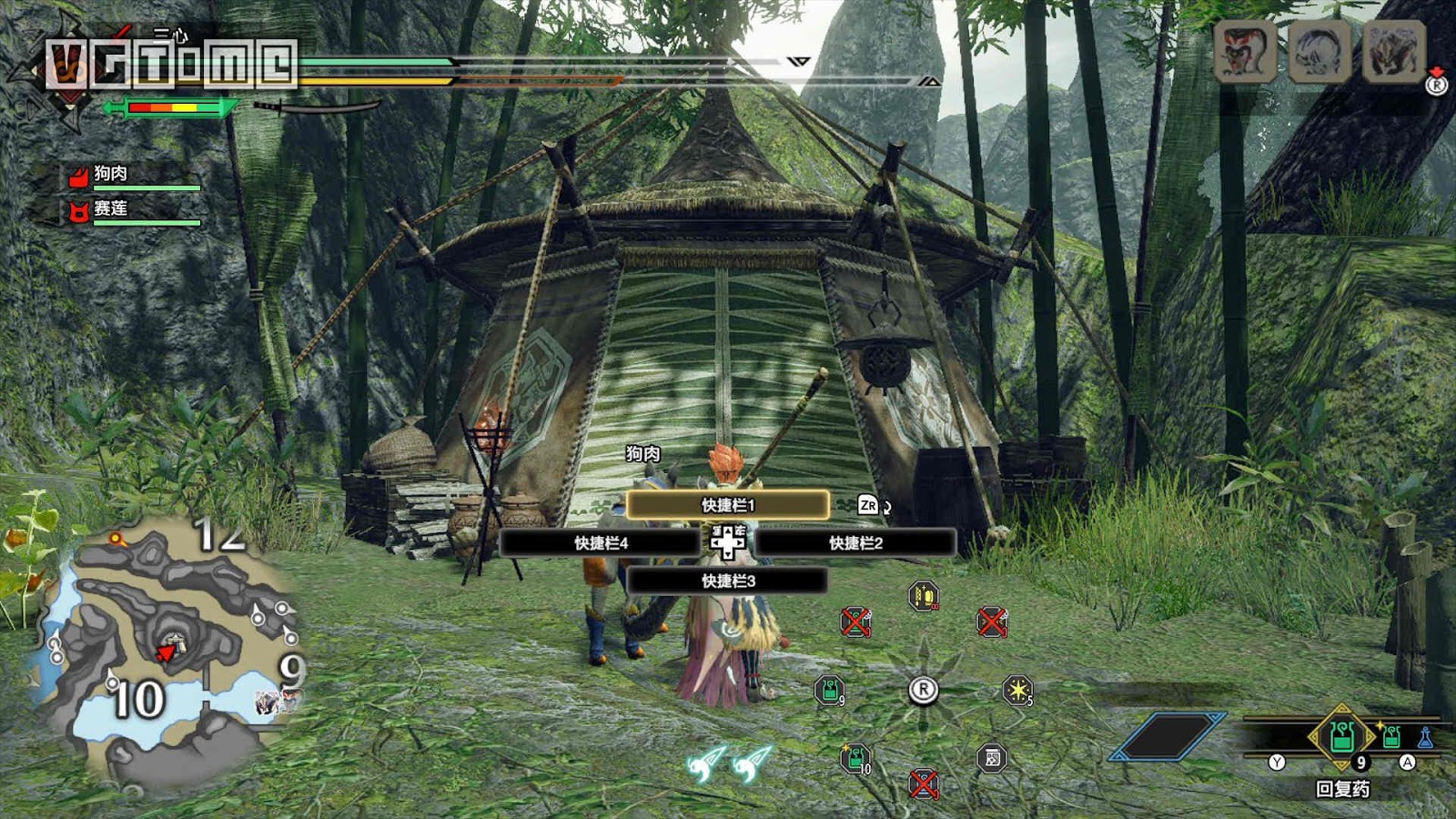The width and height of the screenshot is (1456, 819).
Task: Select the third monster target icon
Action: click(x=1393, y=52)
